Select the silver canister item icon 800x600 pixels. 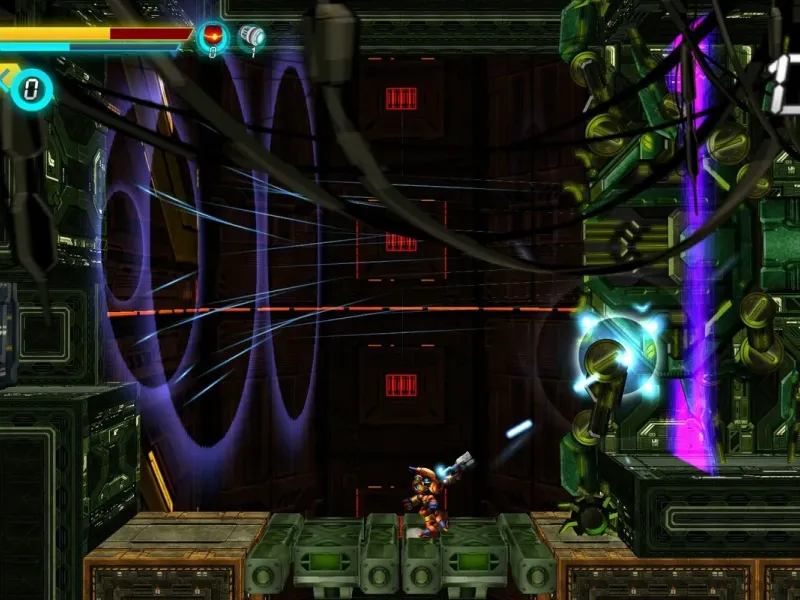(x=252, y=37)
